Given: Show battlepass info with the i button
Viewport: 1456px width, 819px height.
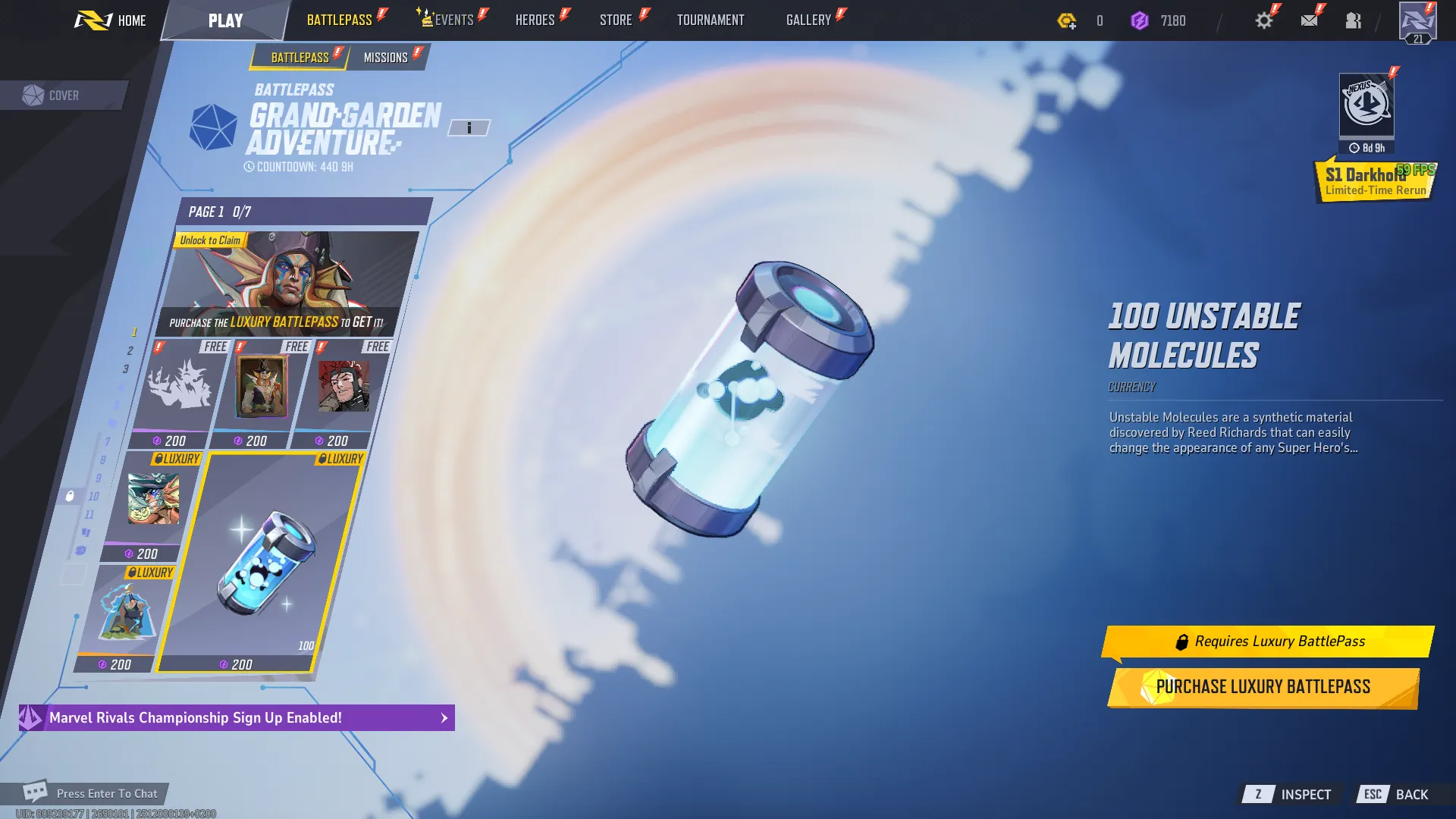Looking at the screenshot, I should pyautogui.click(x=469, y=128).
